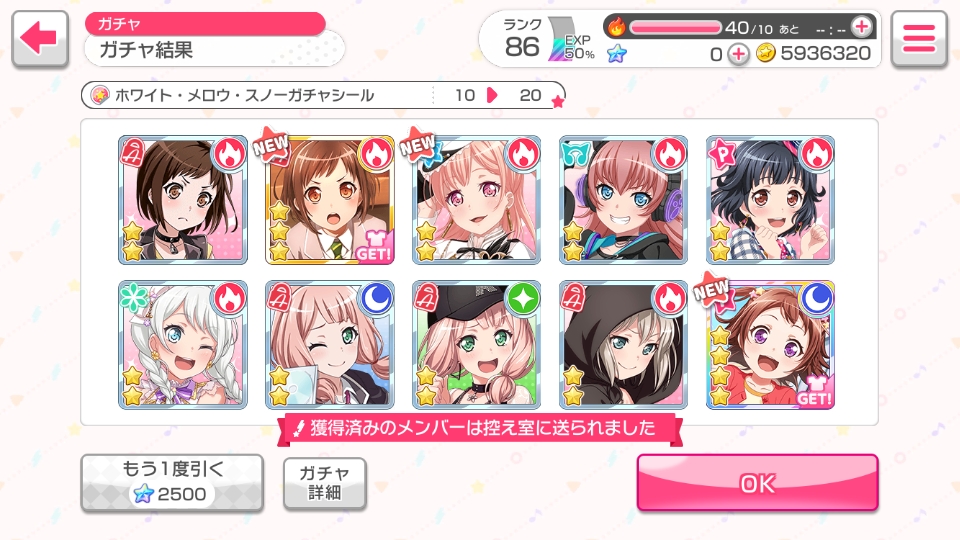The width and height of the screenshot is (960, 540).
Task: Pull again for 2500 stars
Action: click(x=172, y=483)
